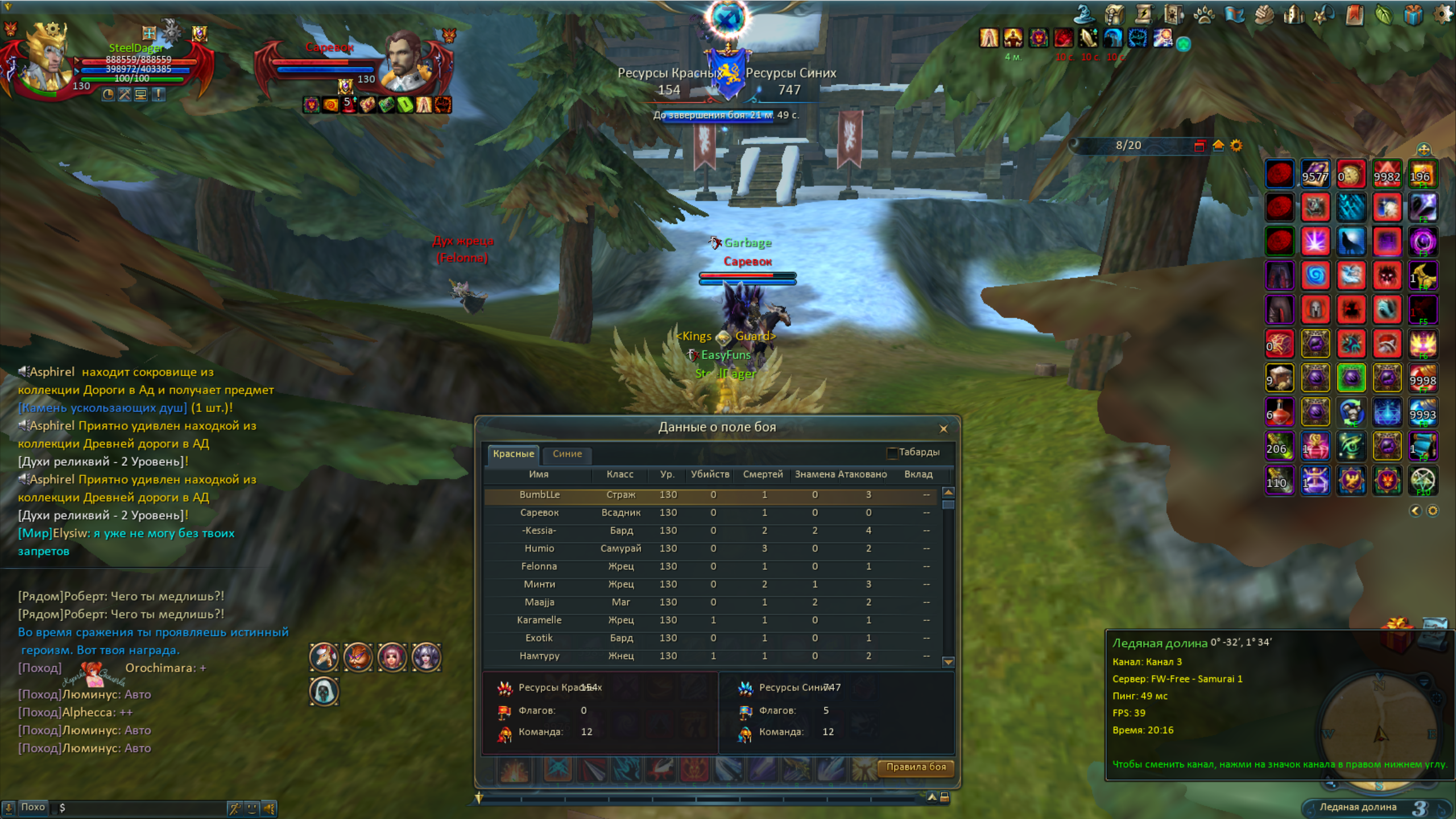Viewport: 1456px width, 819px height.
Task: Open the paw print pet menu
Action: 1203,15
